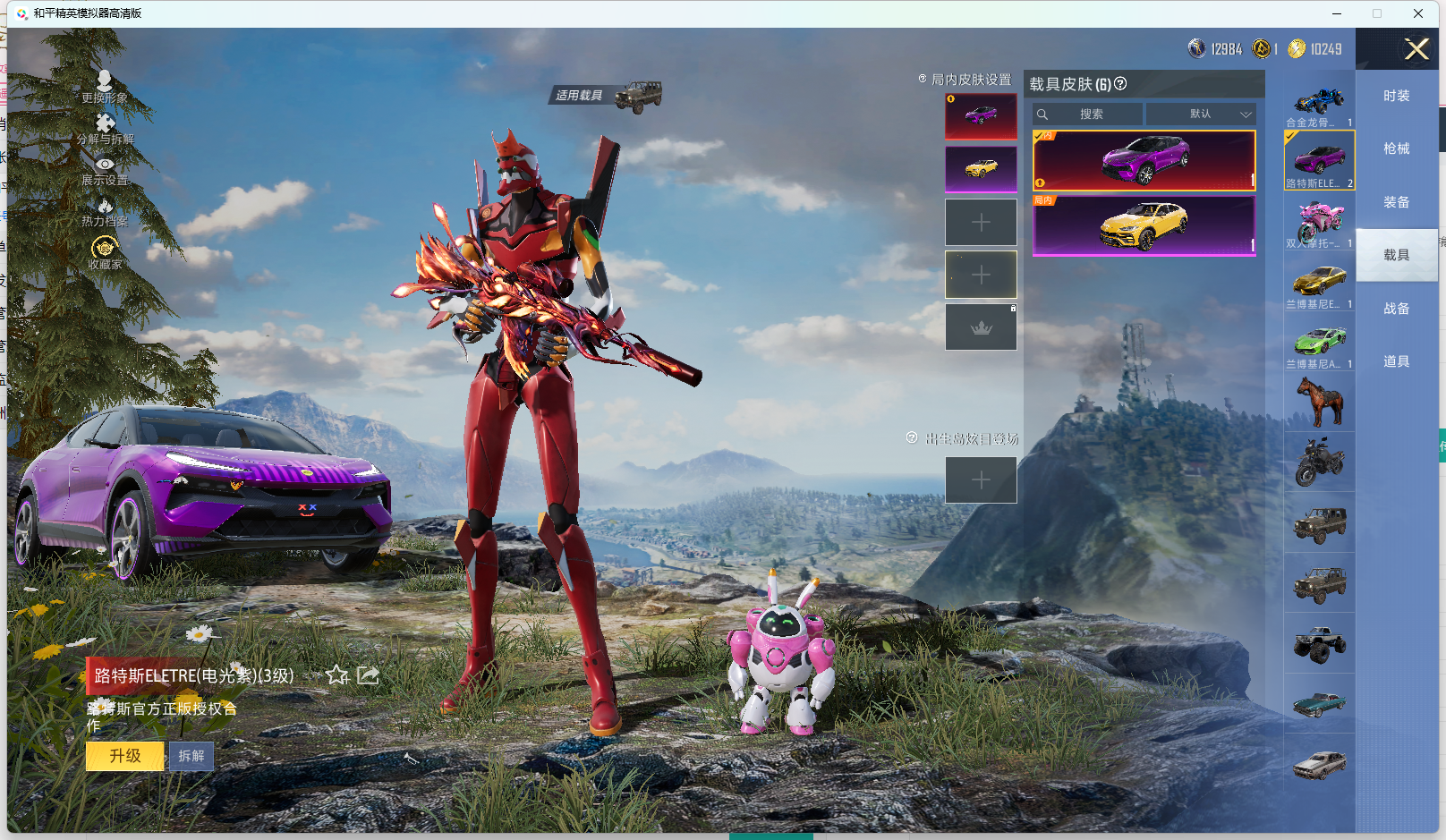Select the yellow Lamborghini skin card
The height and width of the screenshot is (840, 1446).
[x=1144, y=225]
